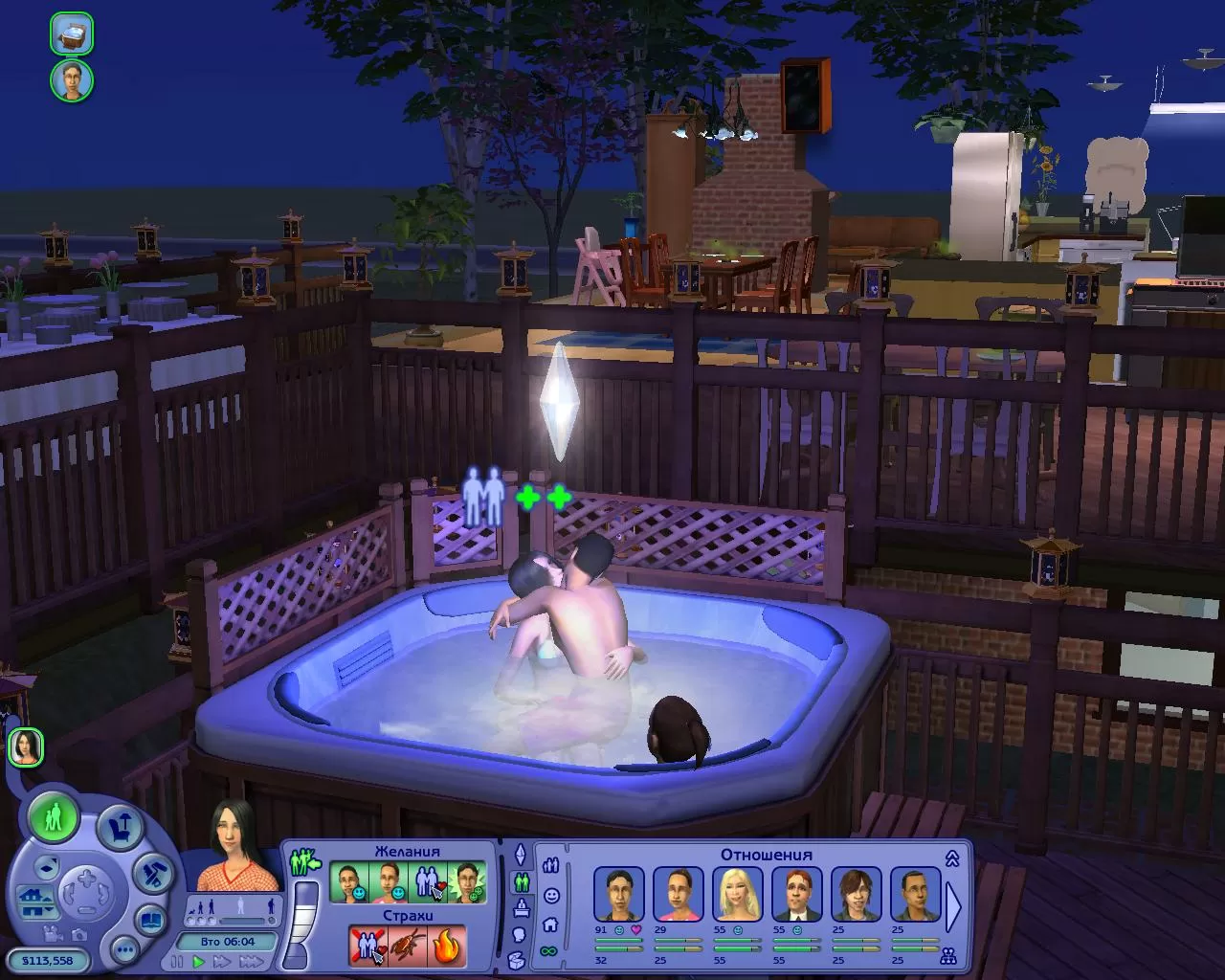Image resolution: width=1225 pixels, height=980 pixels.
Task: Show the household relationships house filter
Action: (x=550, y=925)
